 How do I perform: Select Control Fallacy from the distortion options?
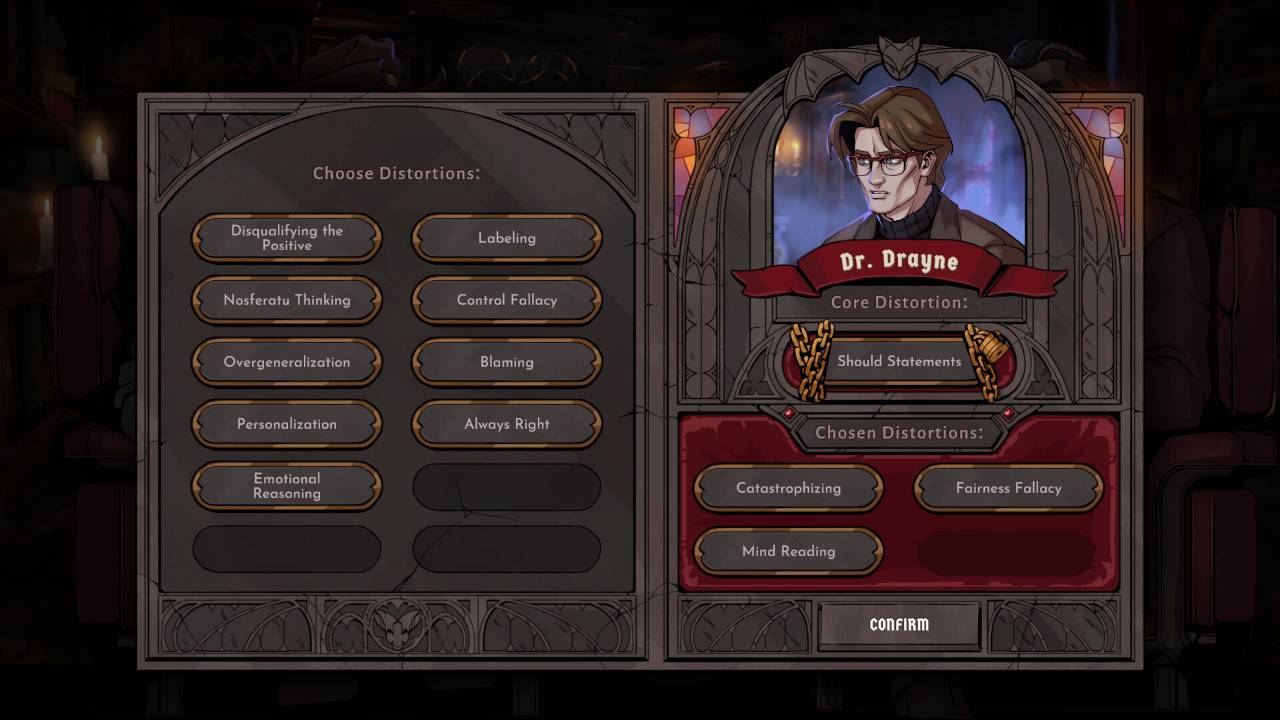coord(506,300)
